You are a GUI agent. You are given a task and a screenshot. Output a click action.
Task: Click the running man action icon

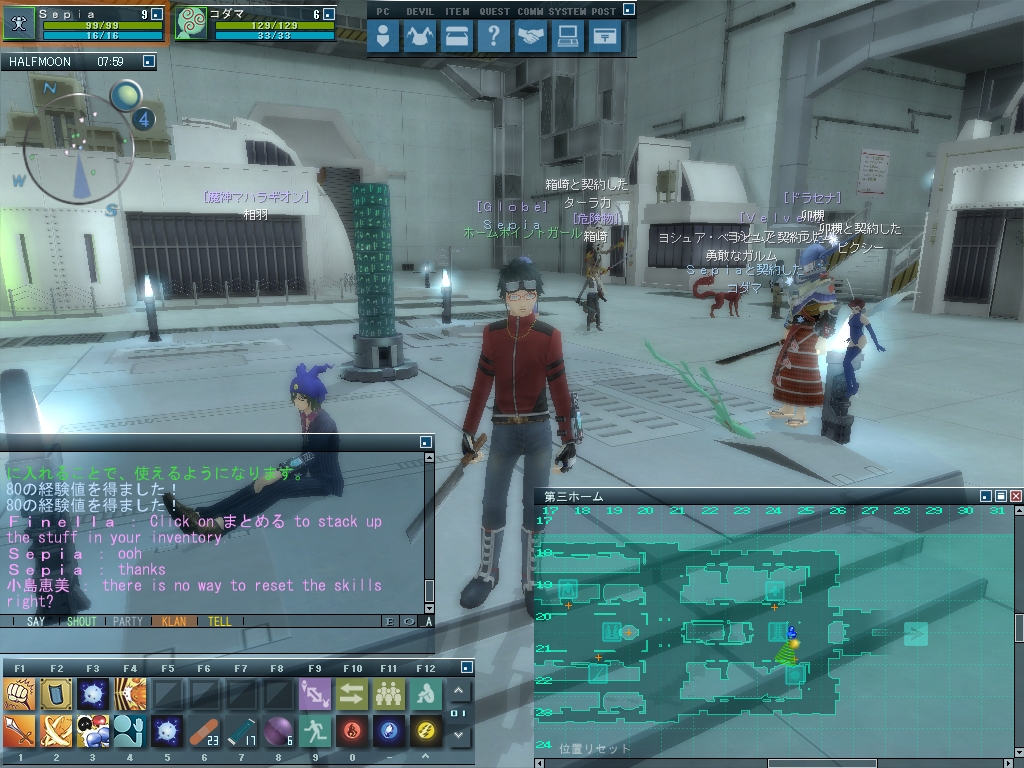coord(315,731)
